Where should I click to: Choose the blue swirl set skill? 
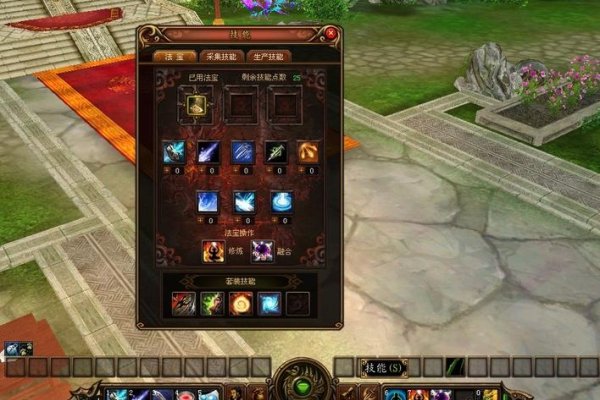point(270,303)
